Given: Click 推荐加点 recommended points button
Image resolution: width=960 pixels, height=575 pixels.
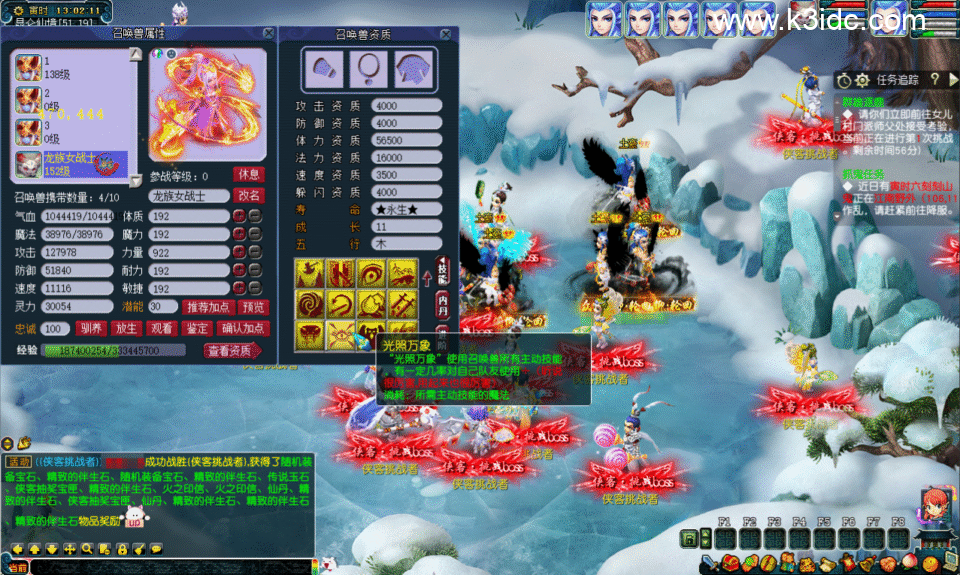Looking at the screenshot, I should (x=210, y=306).
